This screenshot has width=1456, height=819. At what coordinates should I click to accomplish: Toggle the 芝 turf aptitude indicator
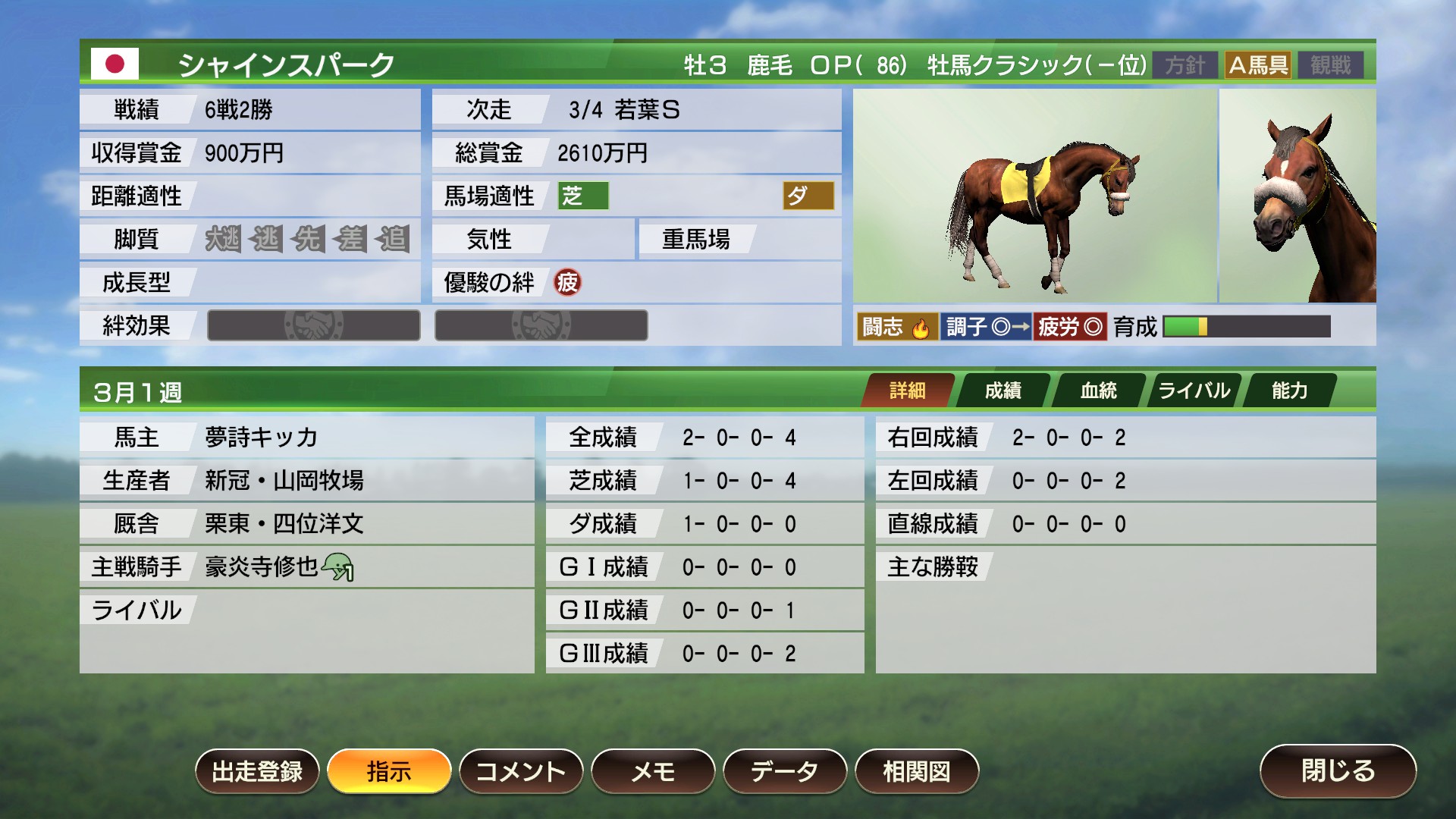point(582,196)
